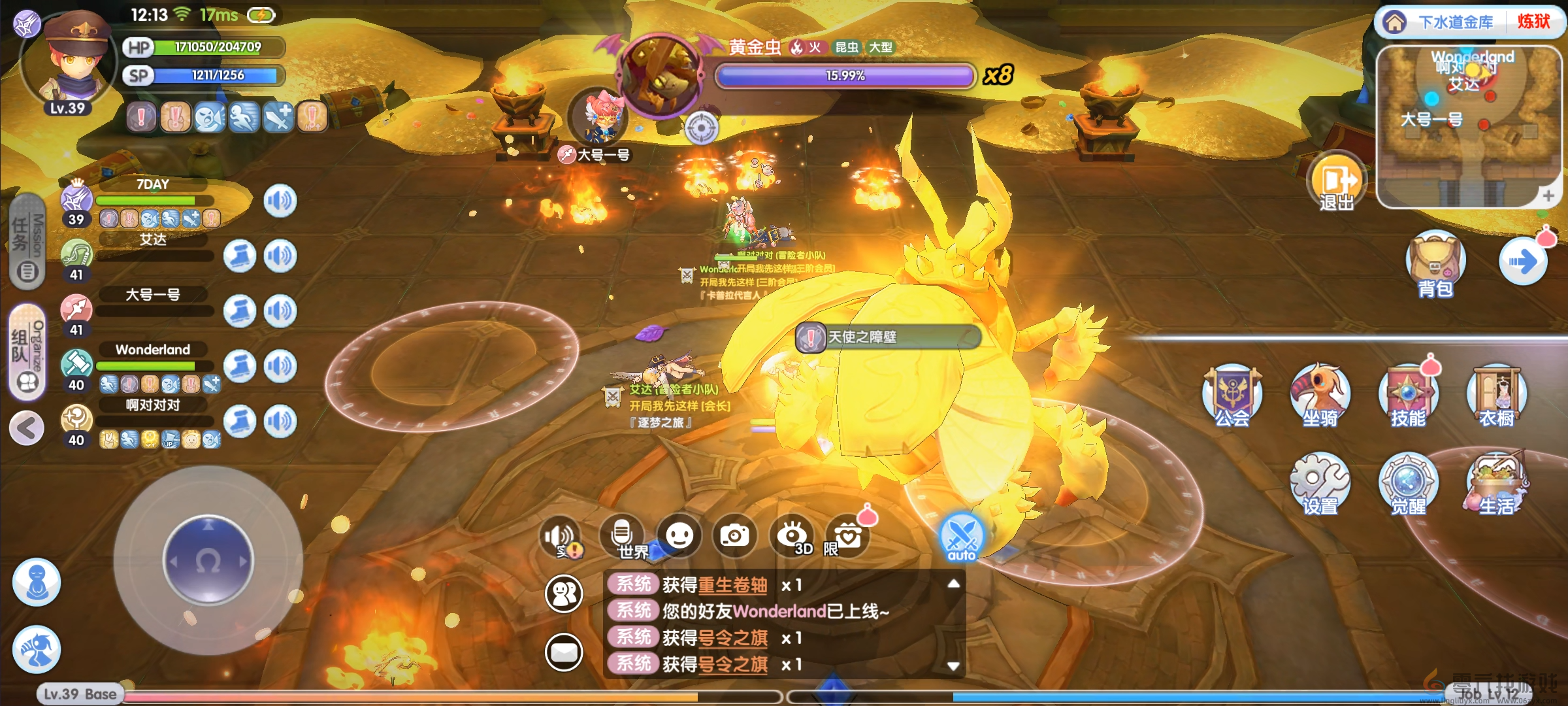This screenshot has width=1568, height=706.
Task: Toggle the auto battle button
Action: (x=961, y=537)
